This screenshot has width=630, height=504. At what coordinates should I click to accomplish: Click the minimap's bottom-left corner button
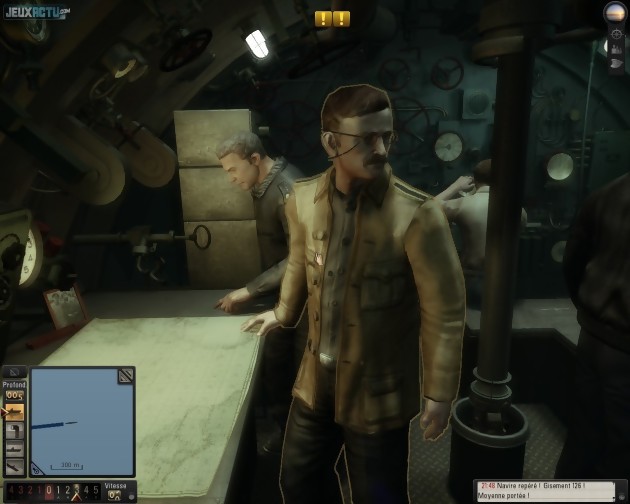coord(37,468)
